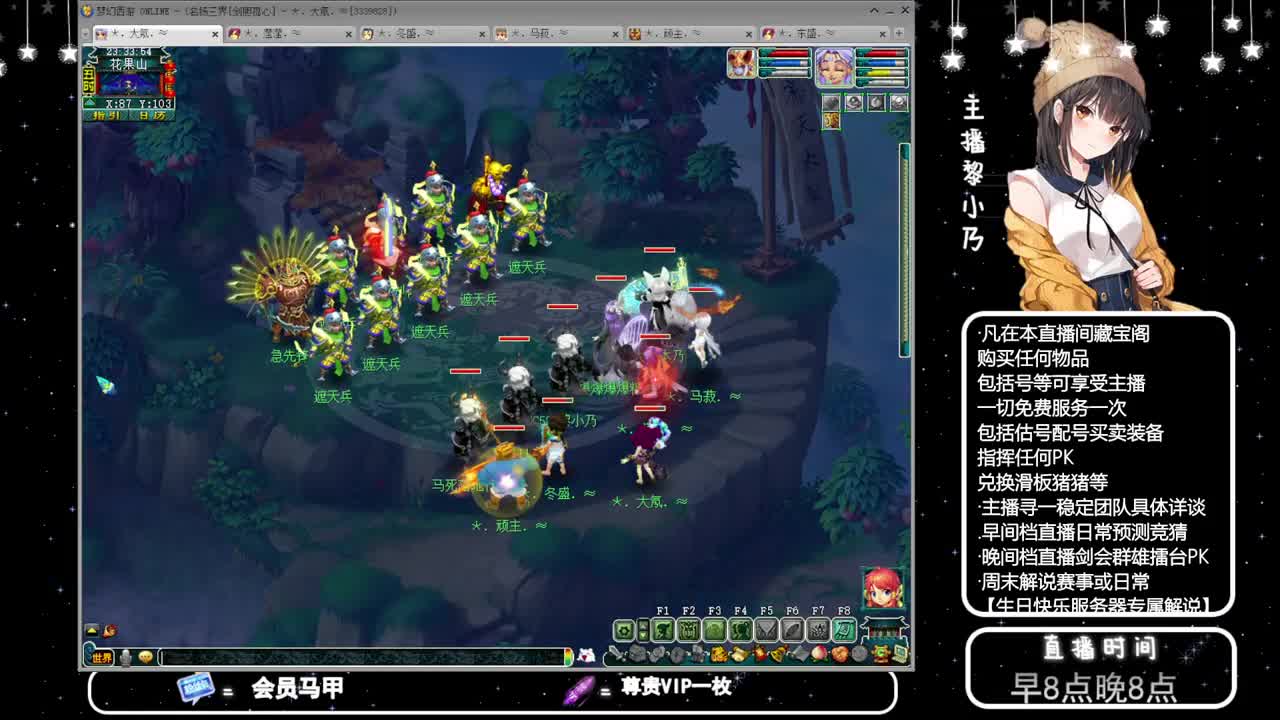This screenshot has width=1280, height=720.
Task: Open the 世界 chat channel selector
Action: [102, 657]
